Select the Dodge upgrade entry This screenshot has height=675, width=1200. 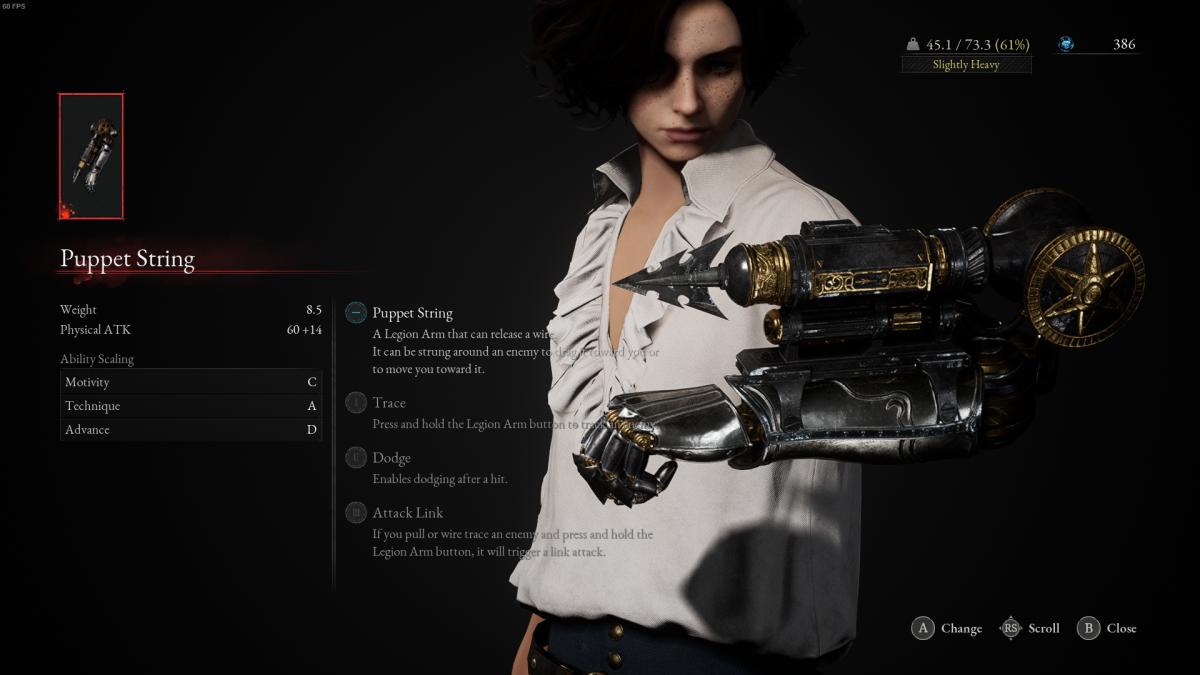pos(391,458)
